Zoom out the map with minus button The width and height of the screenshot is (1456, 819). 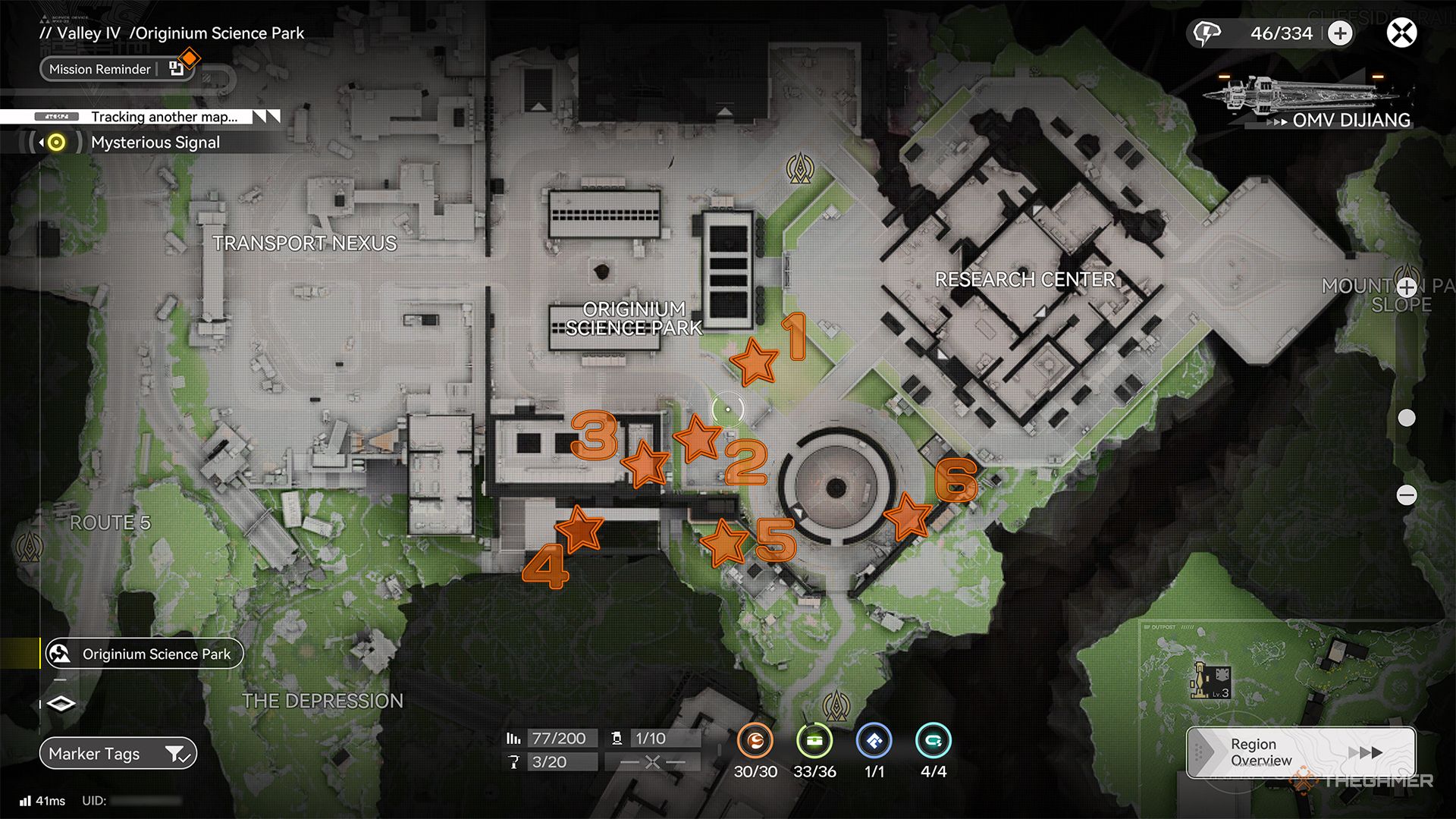point(1407,495)
